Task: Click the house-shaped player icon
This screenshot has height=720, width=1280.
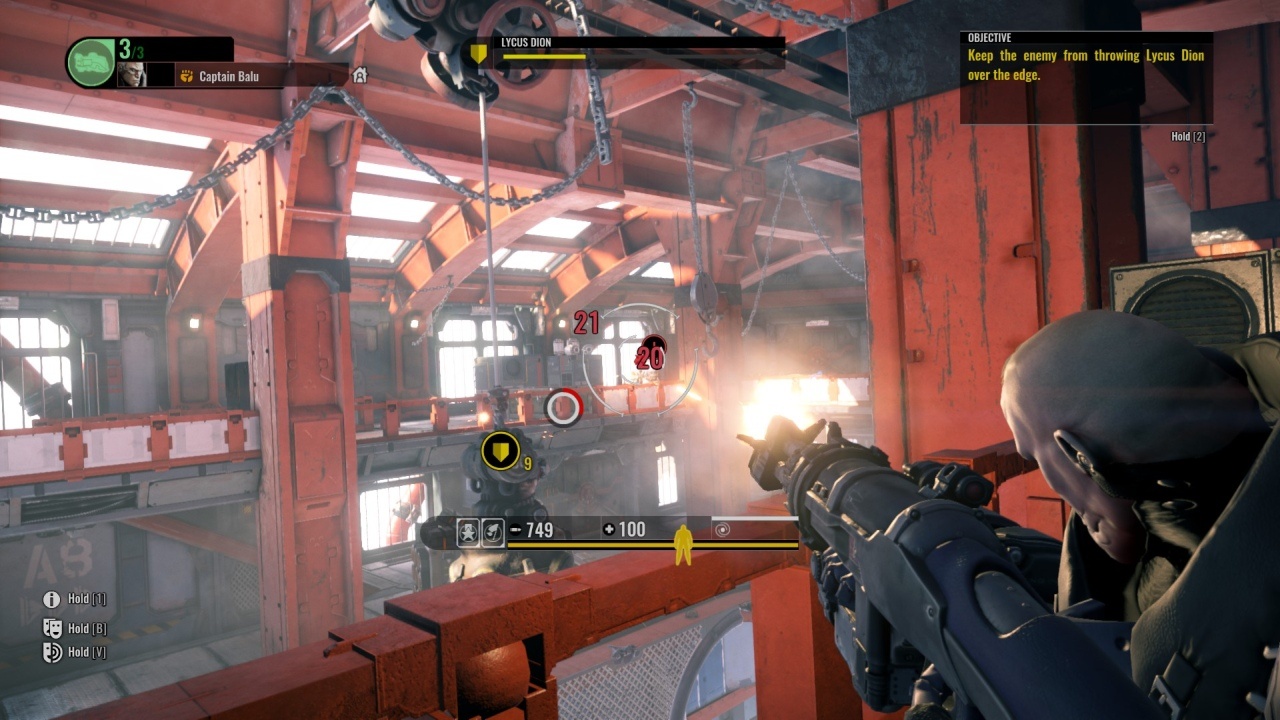Action: coord(360,75)
